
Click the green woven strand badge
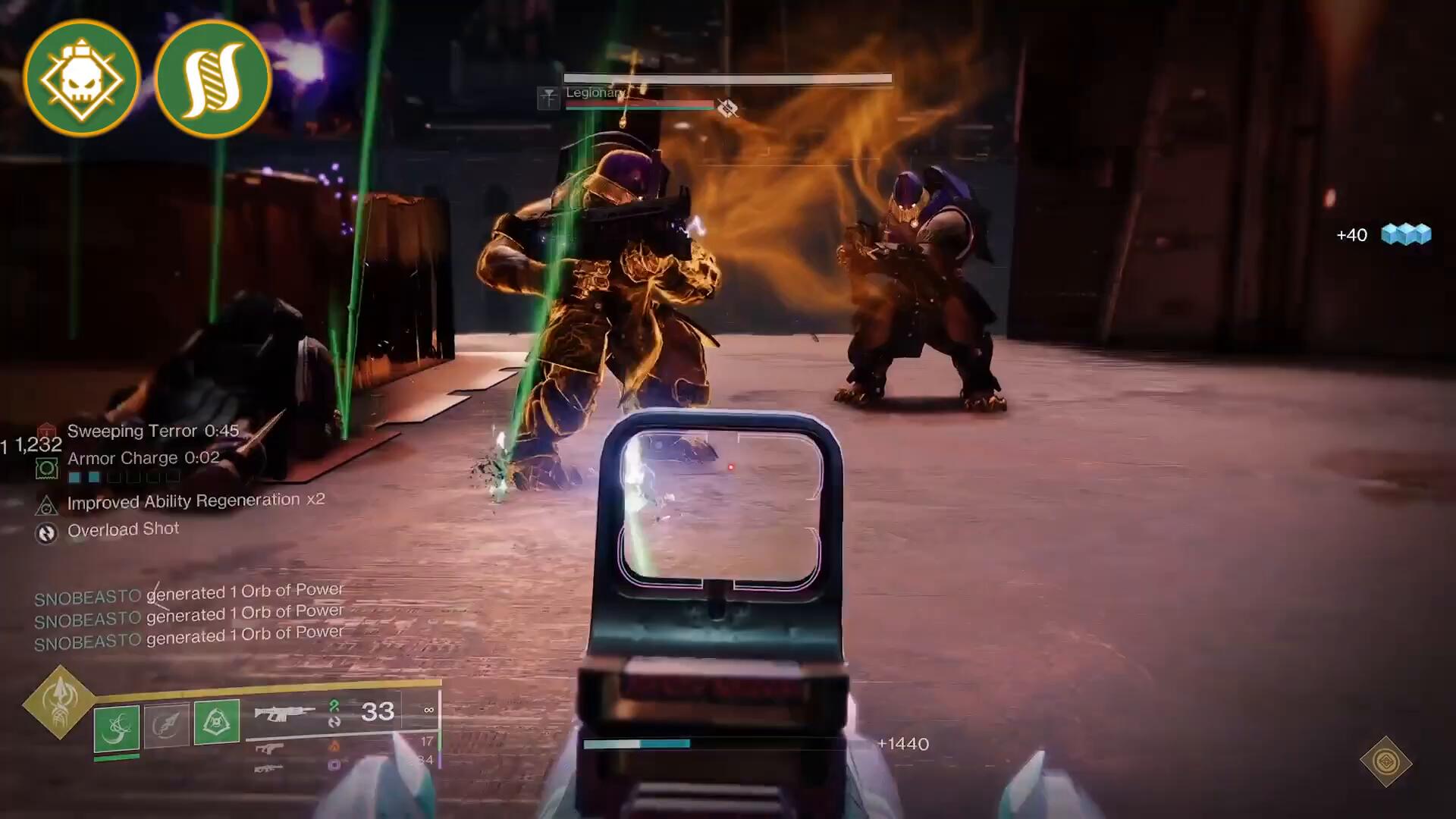tap(212, 78)
